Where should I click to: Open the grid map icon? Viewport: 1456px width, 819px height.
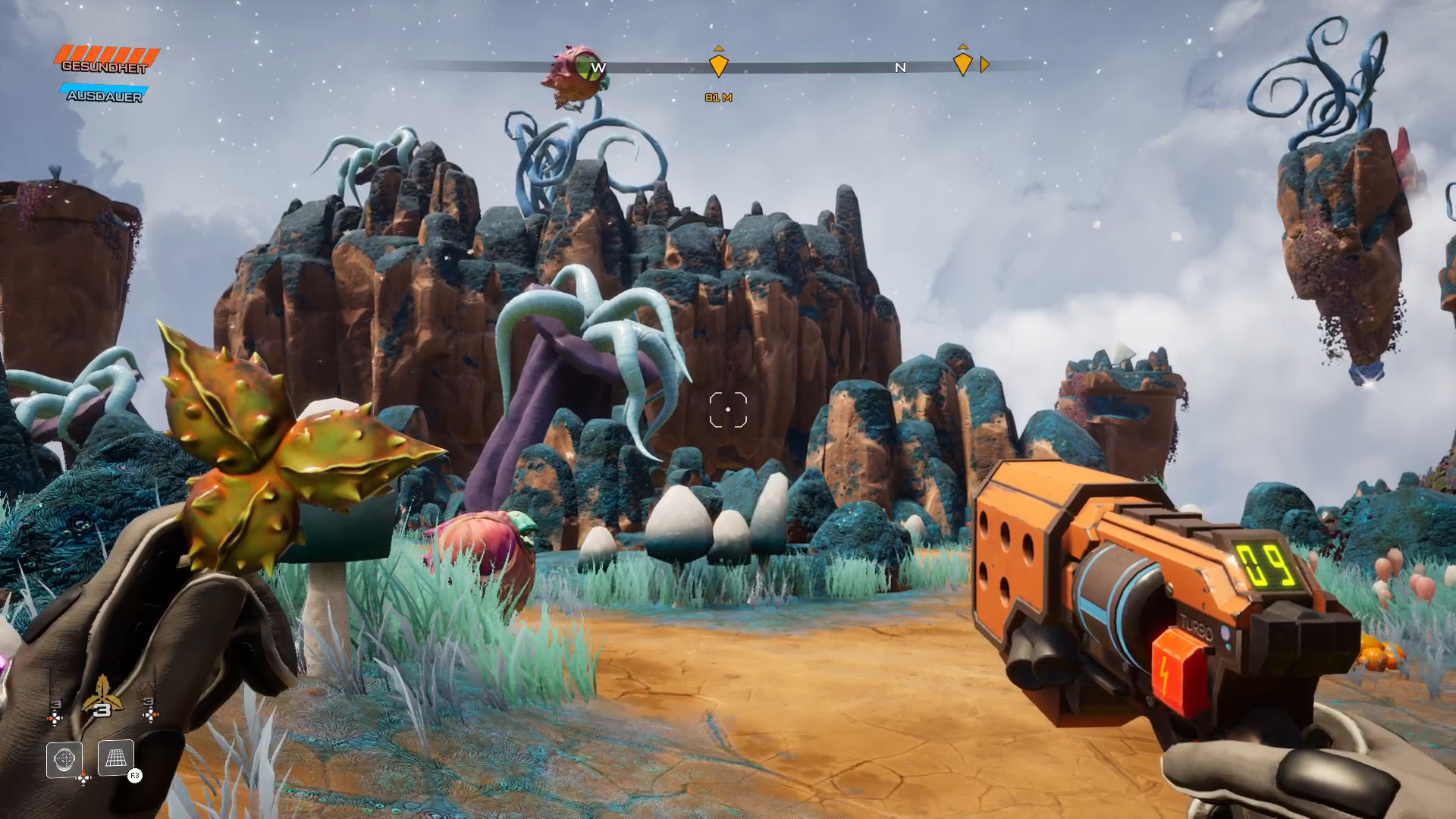(x=115, y=758)
